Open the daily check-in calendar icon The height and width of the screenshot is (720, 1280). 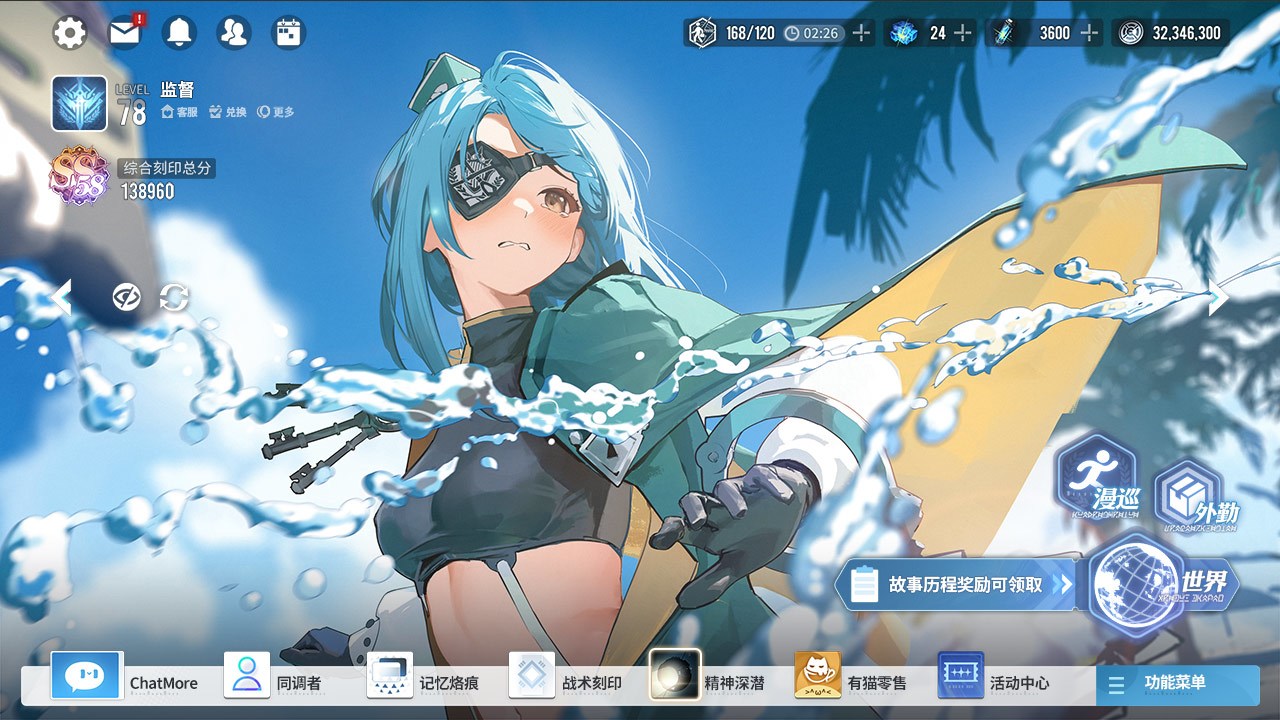[287, 31]
